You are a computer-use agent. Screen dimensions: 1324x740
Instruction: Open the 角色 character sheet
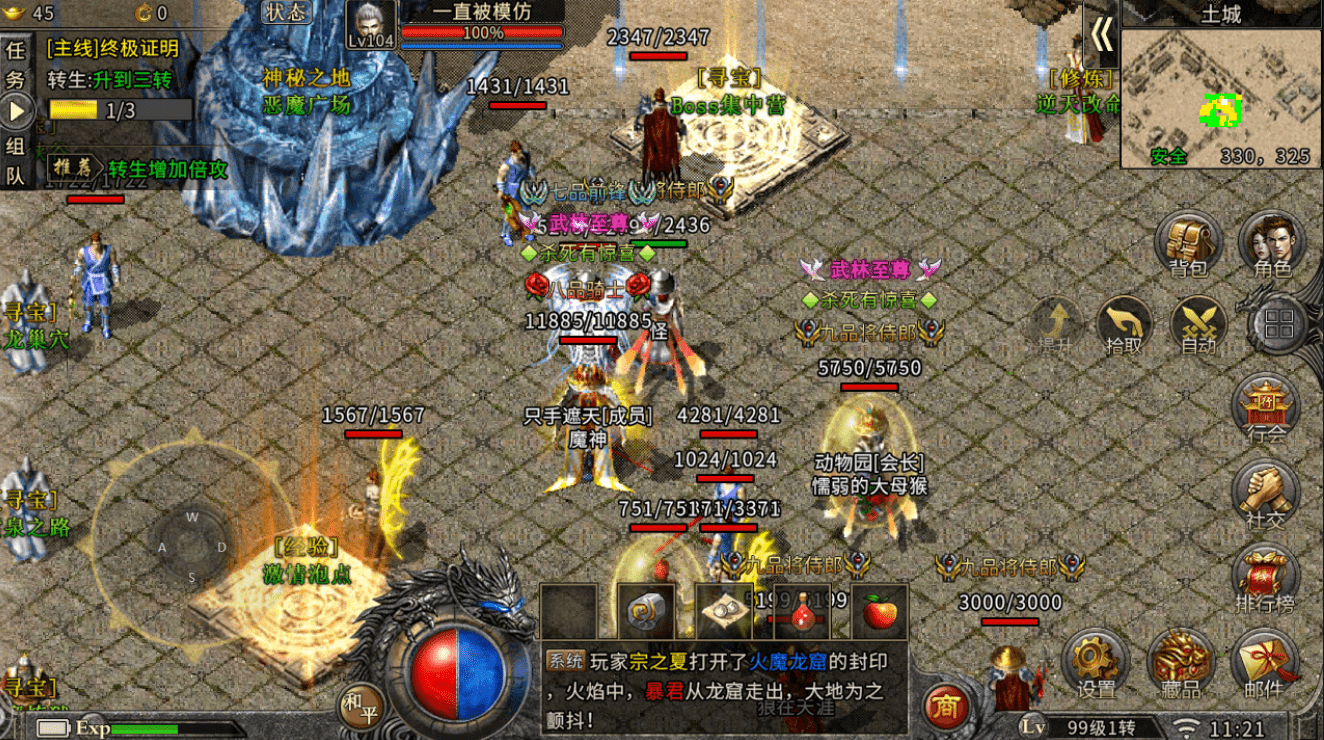point(1271,244)
